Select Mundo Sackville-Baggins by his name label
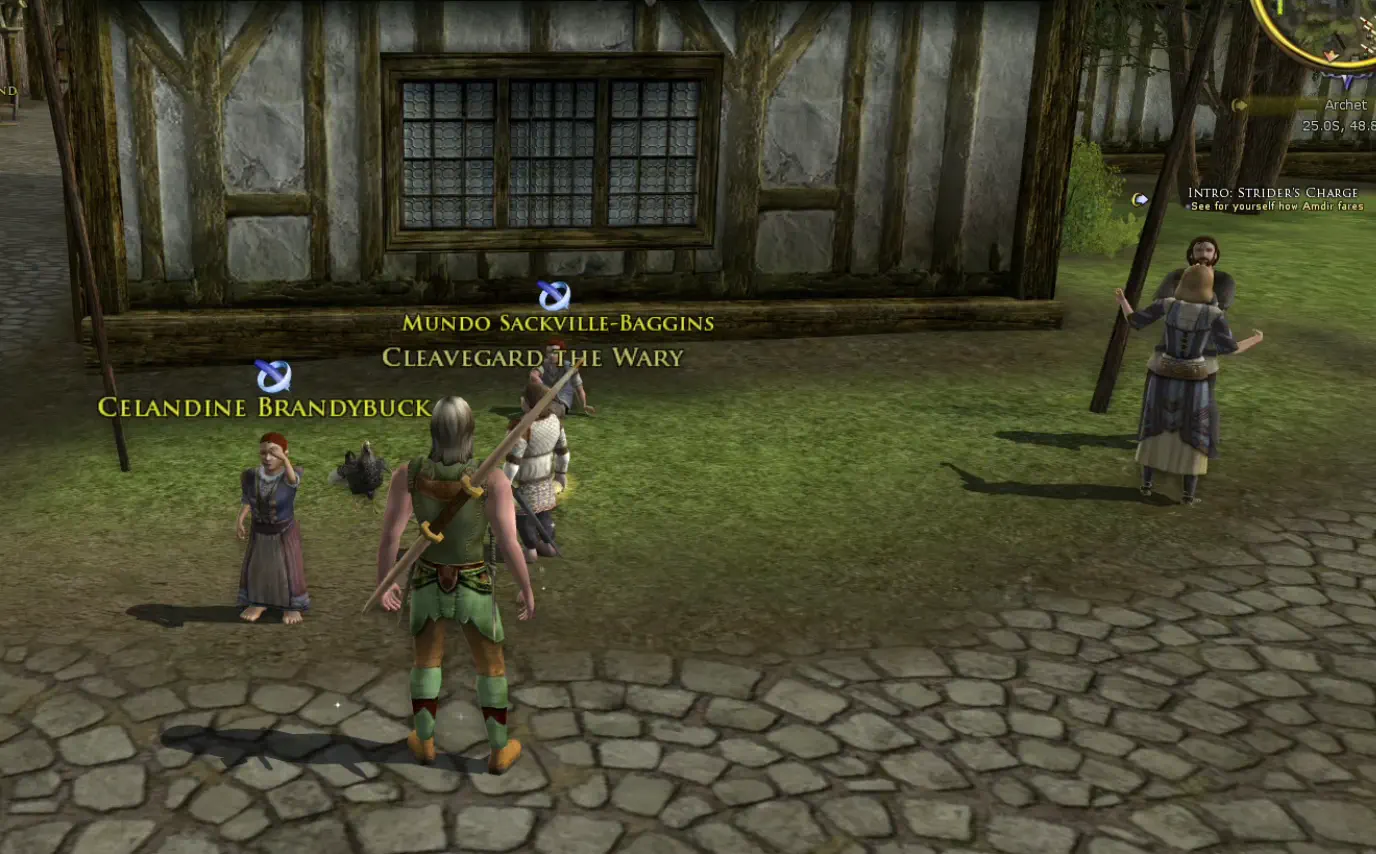The image size is (1376, 854). (559, 323)
